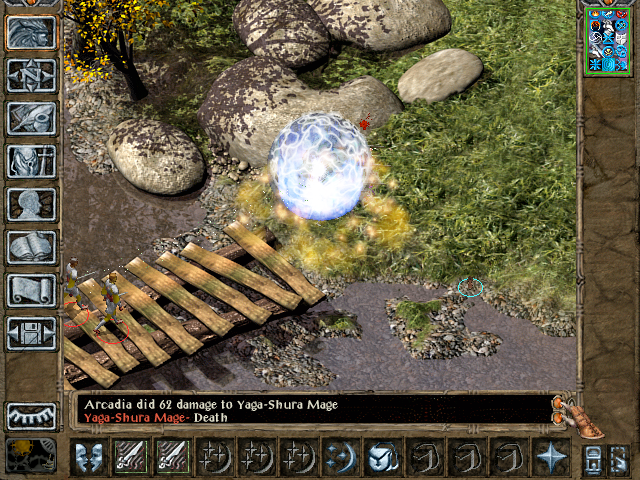Viewport: 640px width, 480px height.
Task: Activate the talk button with two faces
Action: [87, 456]
